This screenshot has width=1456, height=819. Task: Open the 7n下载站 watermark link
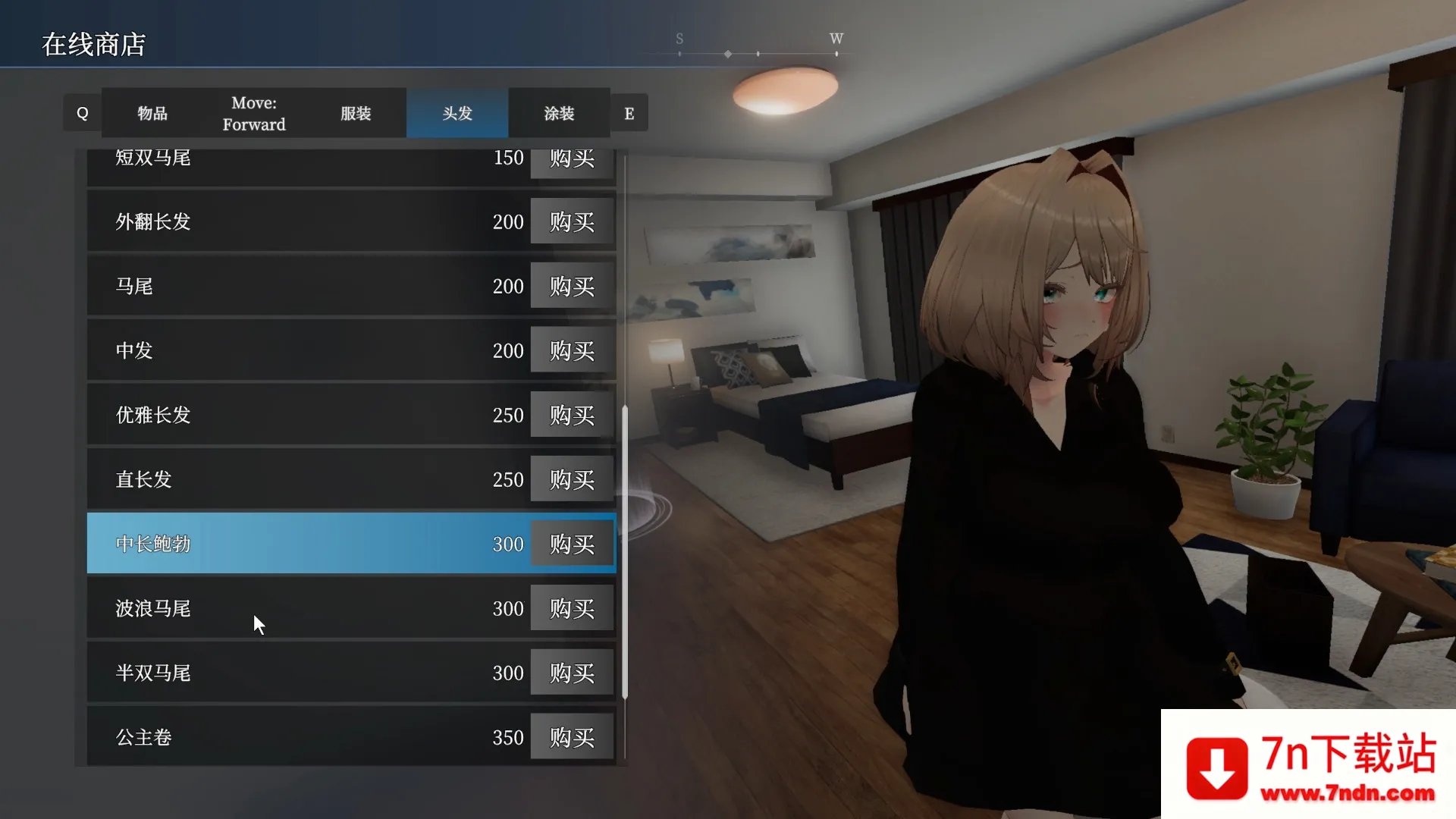point(1308,764)
